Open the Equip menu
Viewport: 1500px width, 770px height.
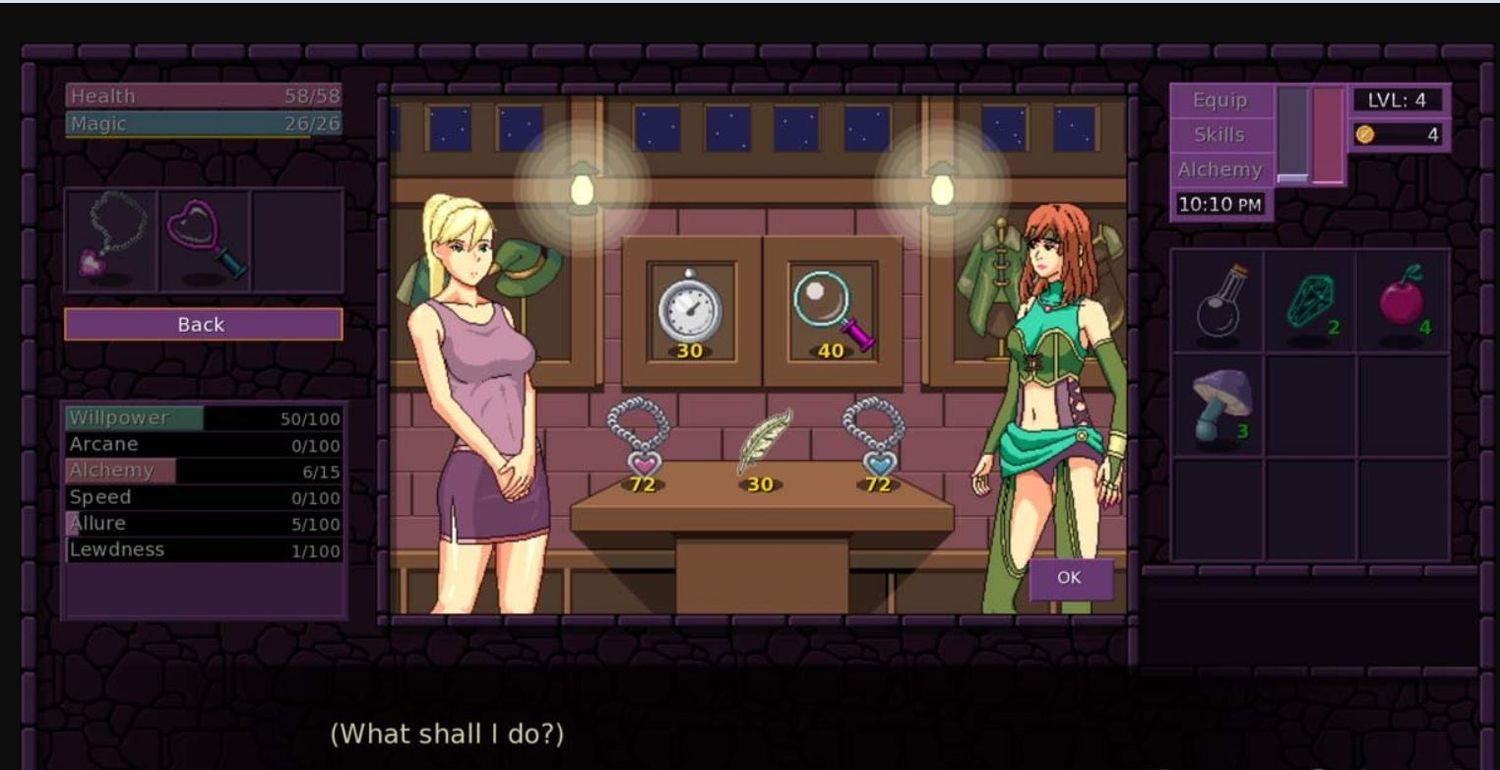[1220, 100]
